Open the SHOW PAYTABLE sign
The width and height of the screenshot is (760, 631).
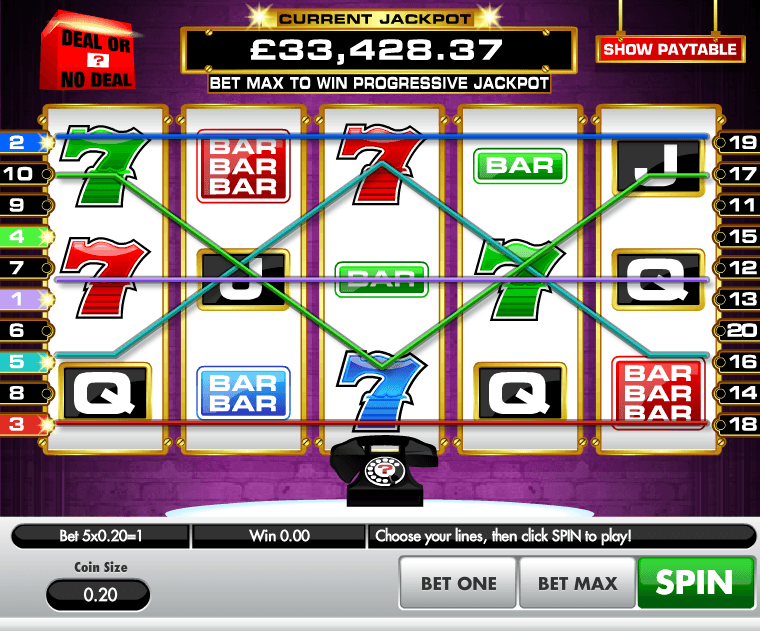670,49
